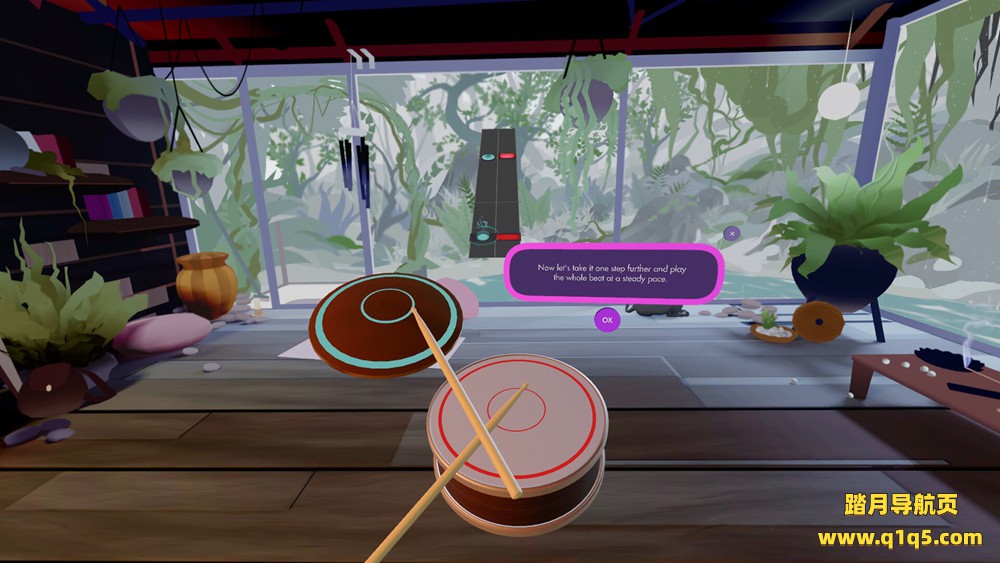Close the tutorial message with the X button
1000x563 pixels.
pyautogui.click(x=731, y=233)
